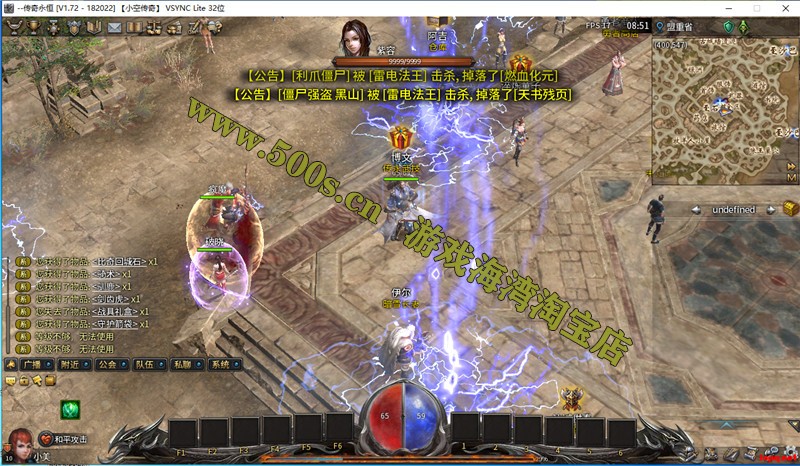Switch to the 私聊 chat channel
The height and width of the screenshot is (466, 800).
[182, 364]
